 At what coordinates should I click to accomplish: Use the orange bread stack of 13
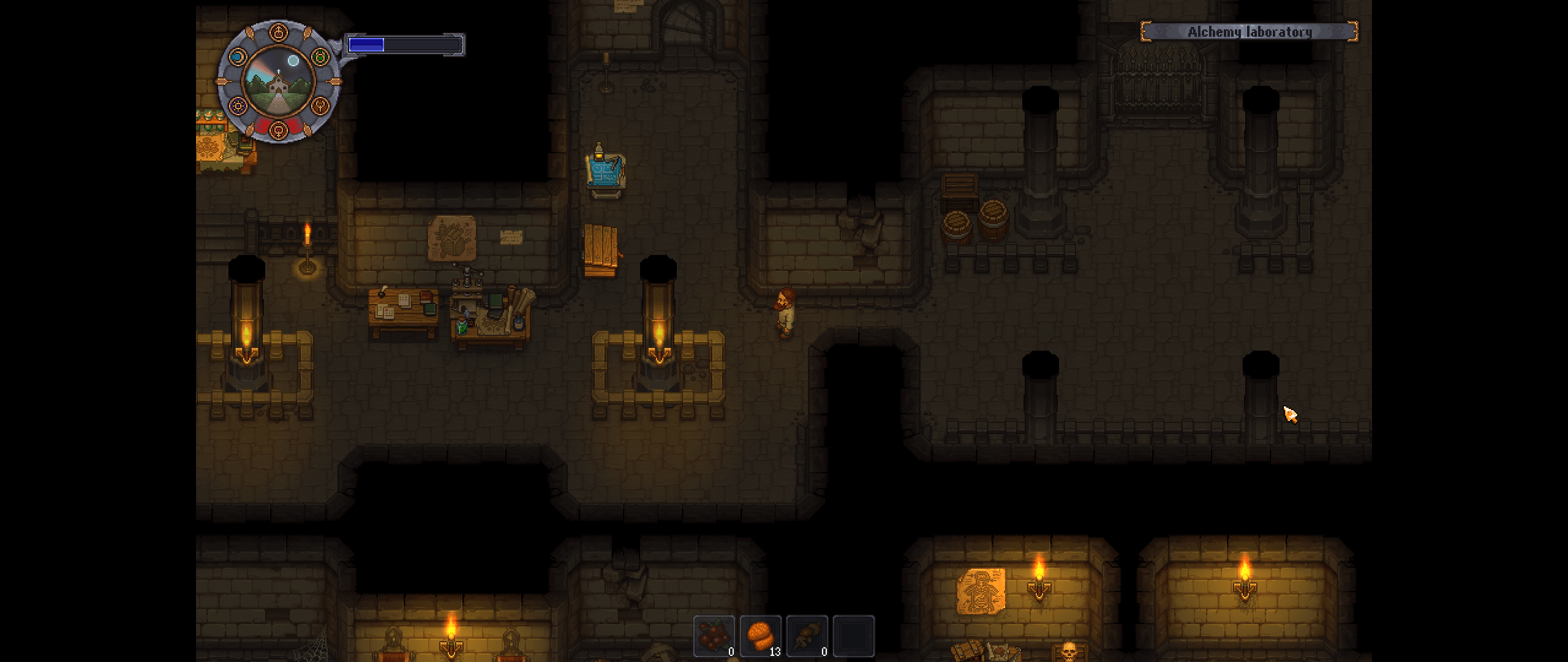coord(760,636)
